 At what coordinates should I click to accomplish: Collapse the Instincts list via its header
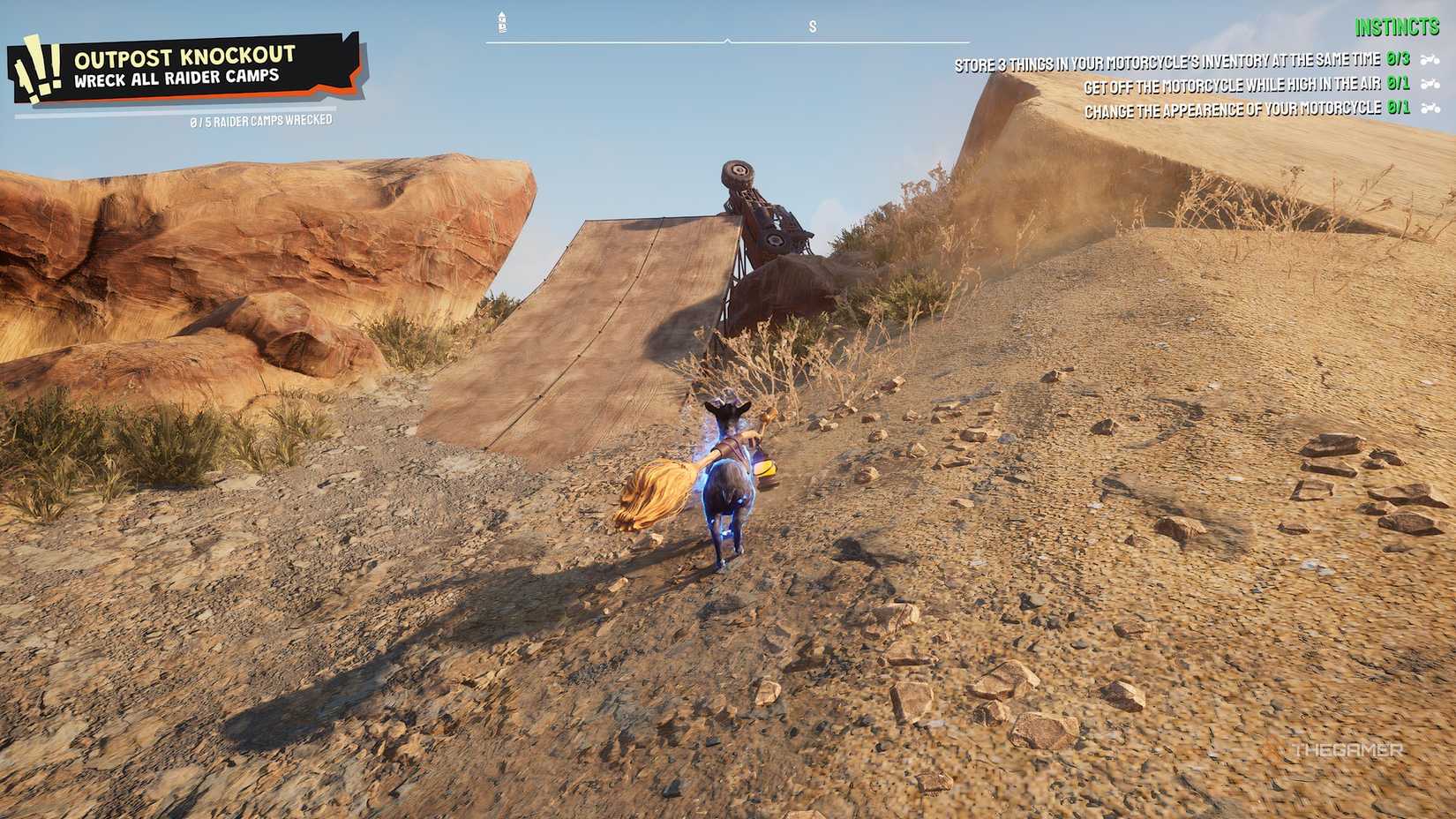coord(1398,26)
